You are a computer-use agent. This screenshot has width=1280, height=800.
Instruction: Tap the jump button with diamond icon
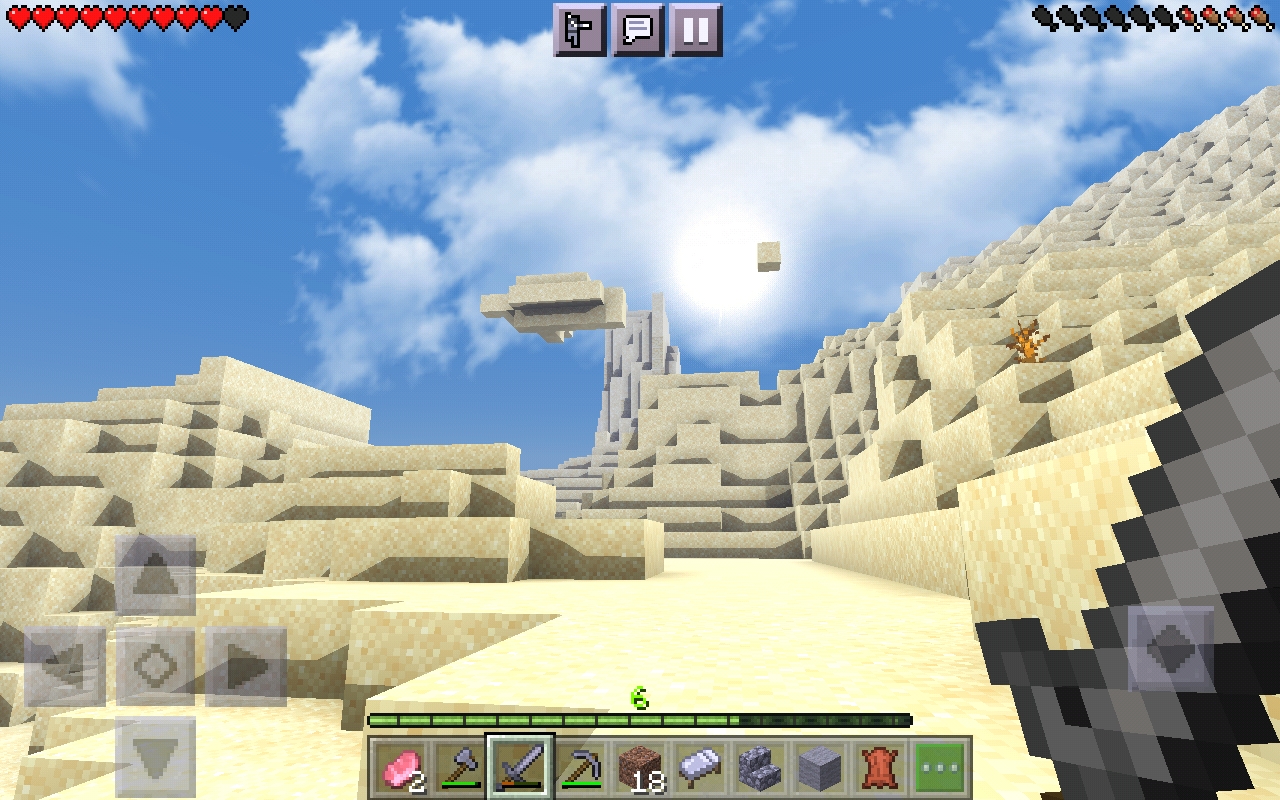[x=1171, y=649]
